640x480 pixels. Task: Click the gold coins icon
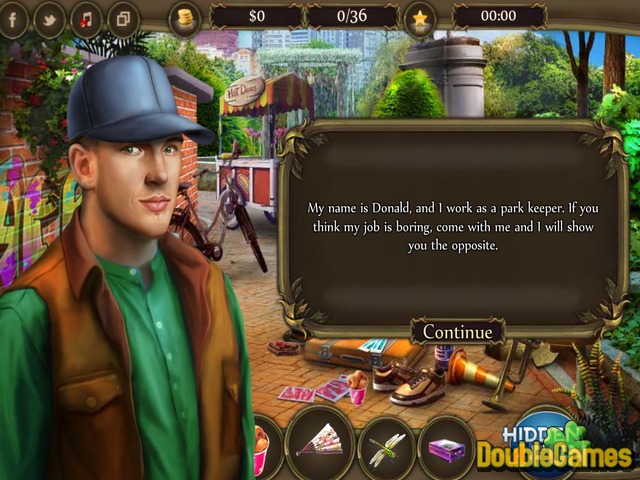click(x=185, y=16)
